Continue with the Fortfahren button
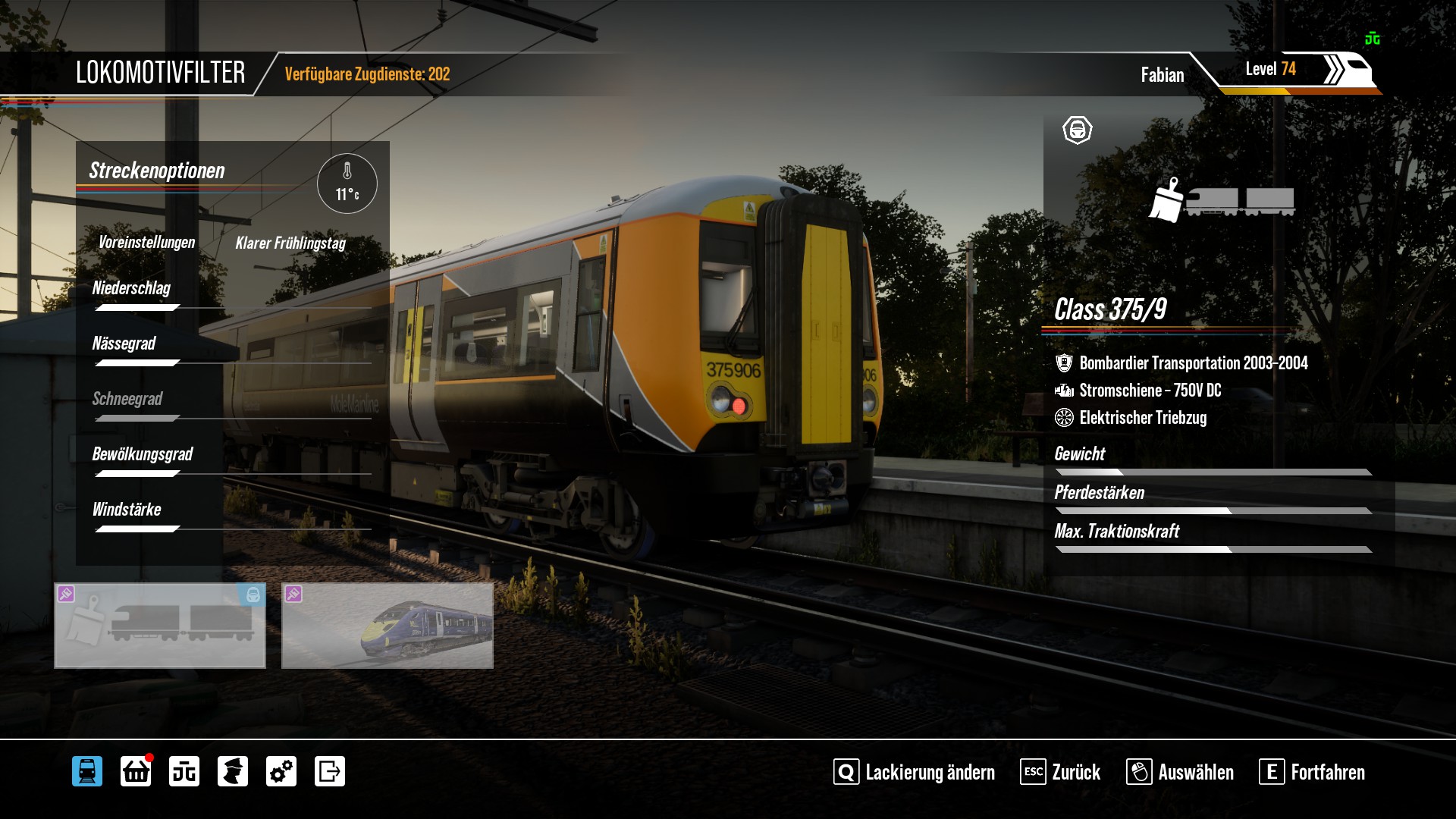This screenshot has width=1456, height=819. 1312,772
